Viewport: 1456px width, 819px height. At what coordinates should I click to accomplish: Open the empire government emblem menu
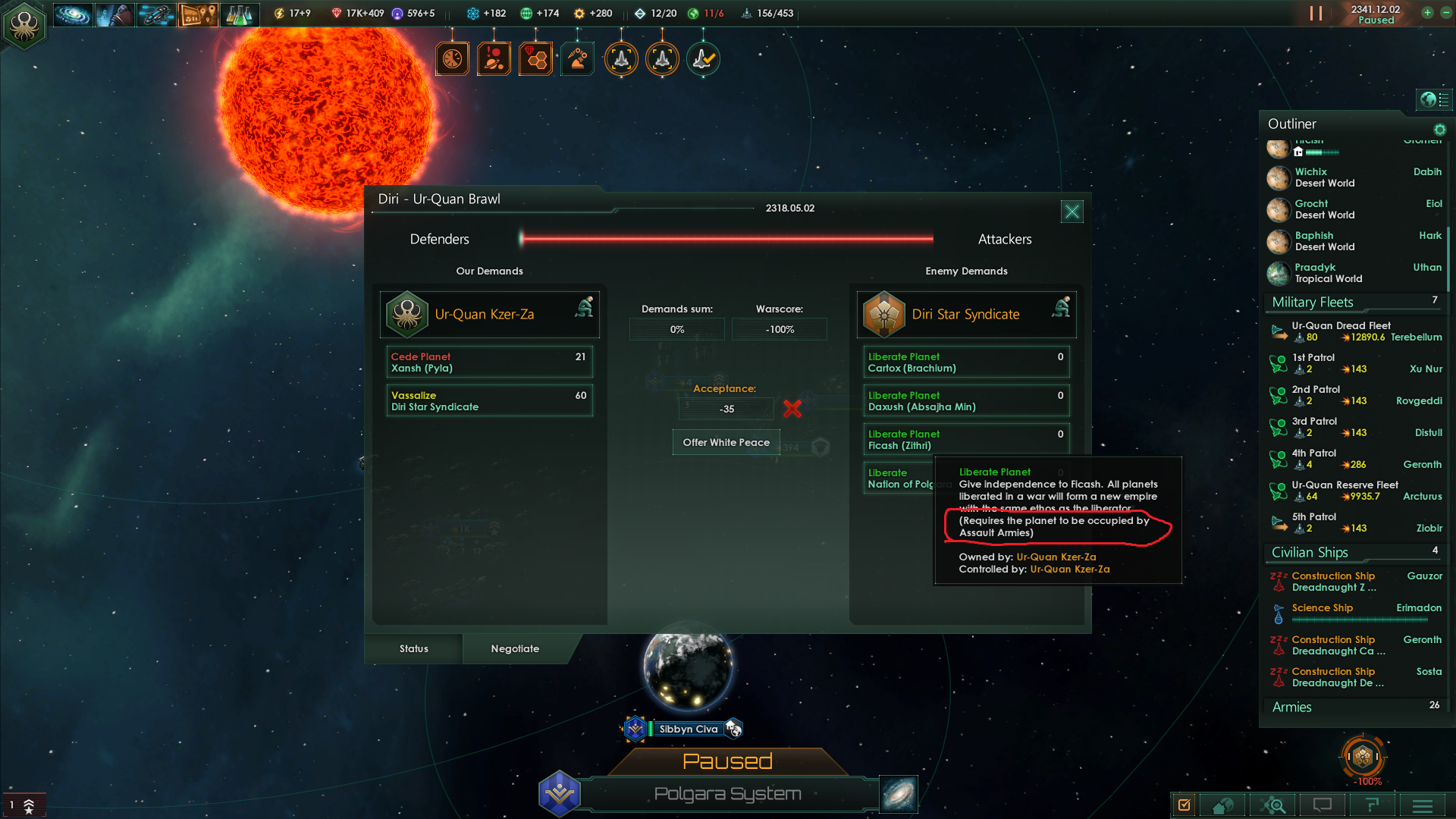click(24, 25)
